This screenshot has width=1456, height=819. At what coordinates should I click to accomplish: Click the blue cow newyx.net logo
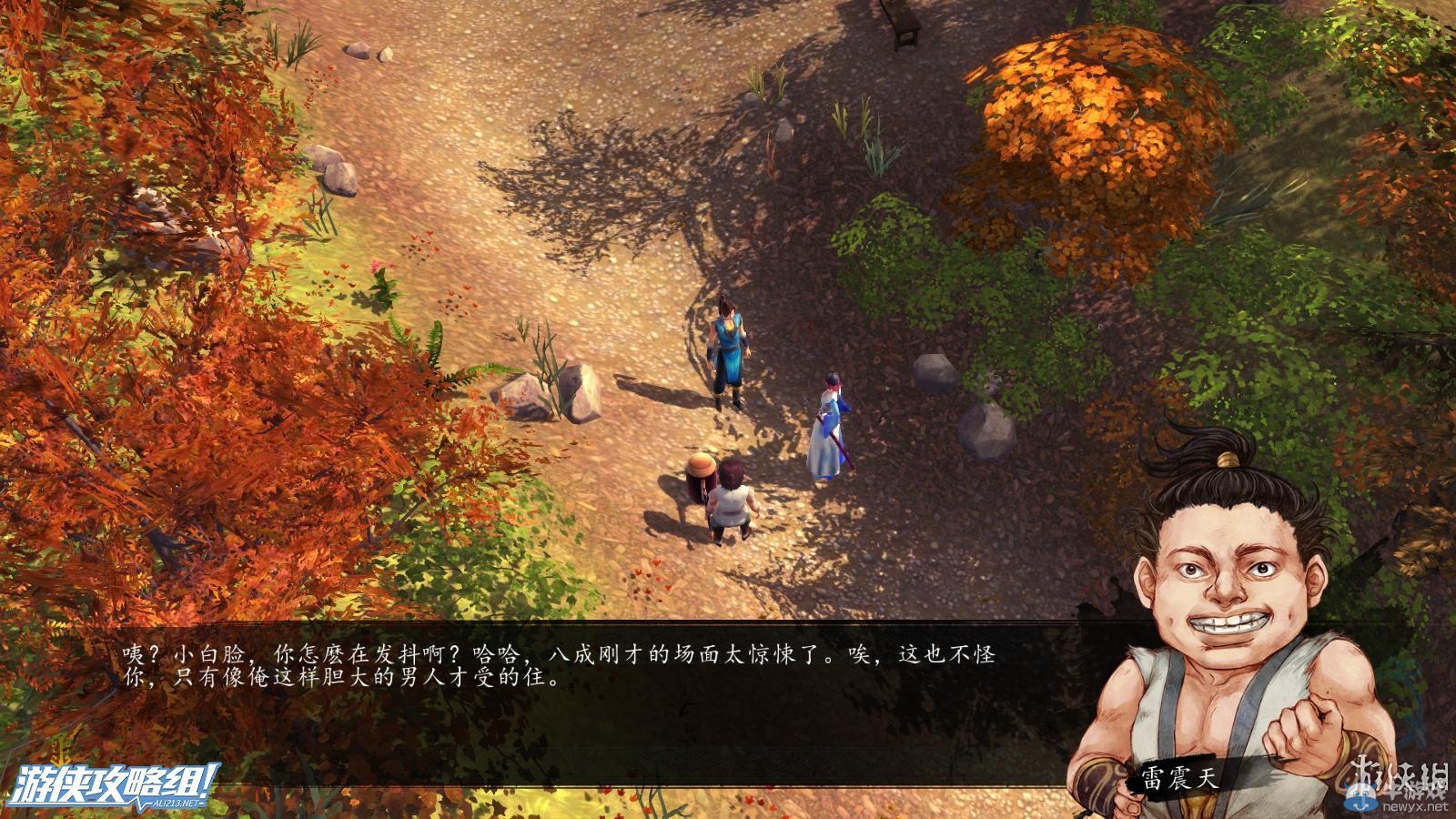click(1362, 797)
